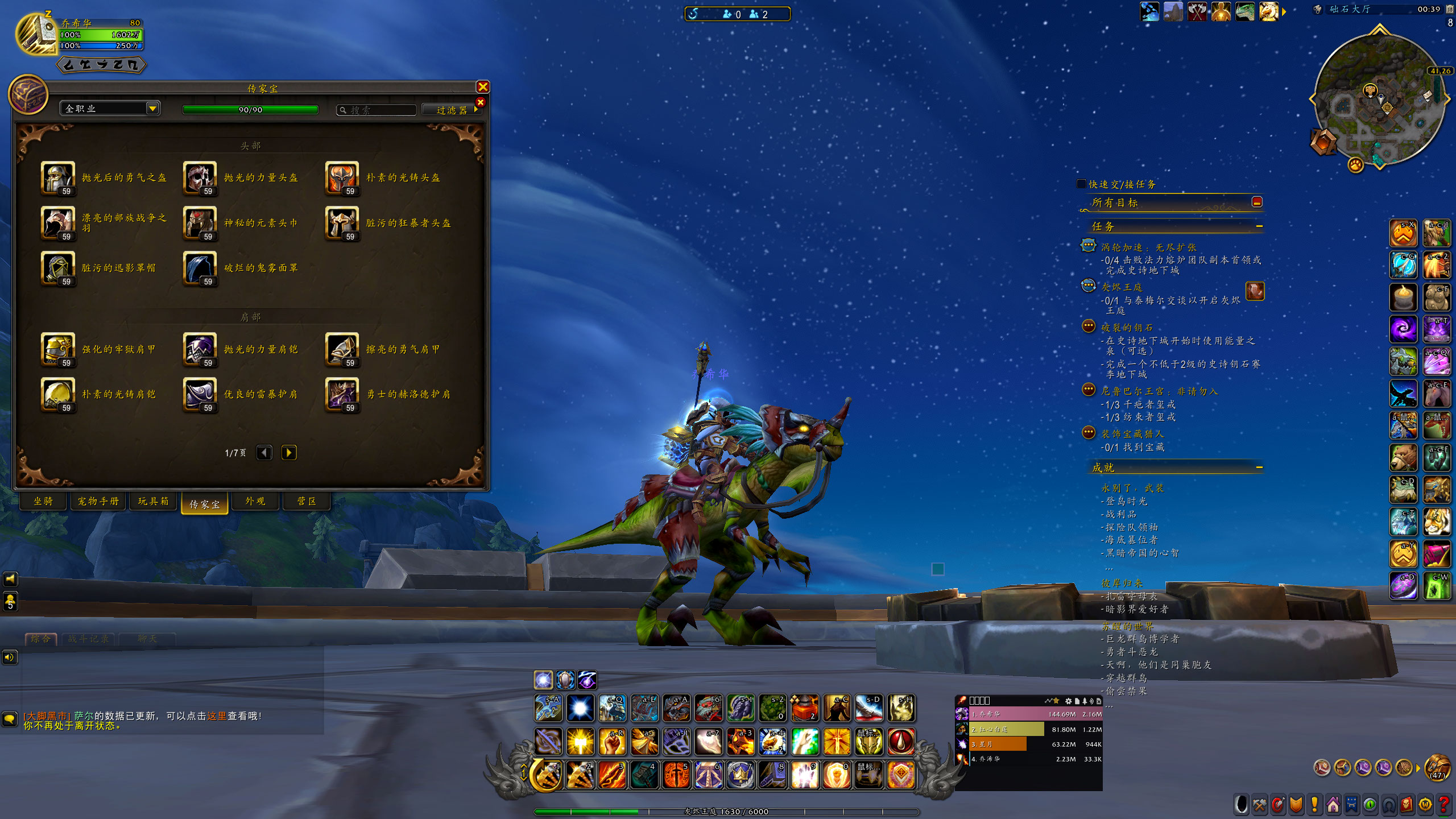
Task: Go to the next heirloom page
Action: [x=289, y=453]
